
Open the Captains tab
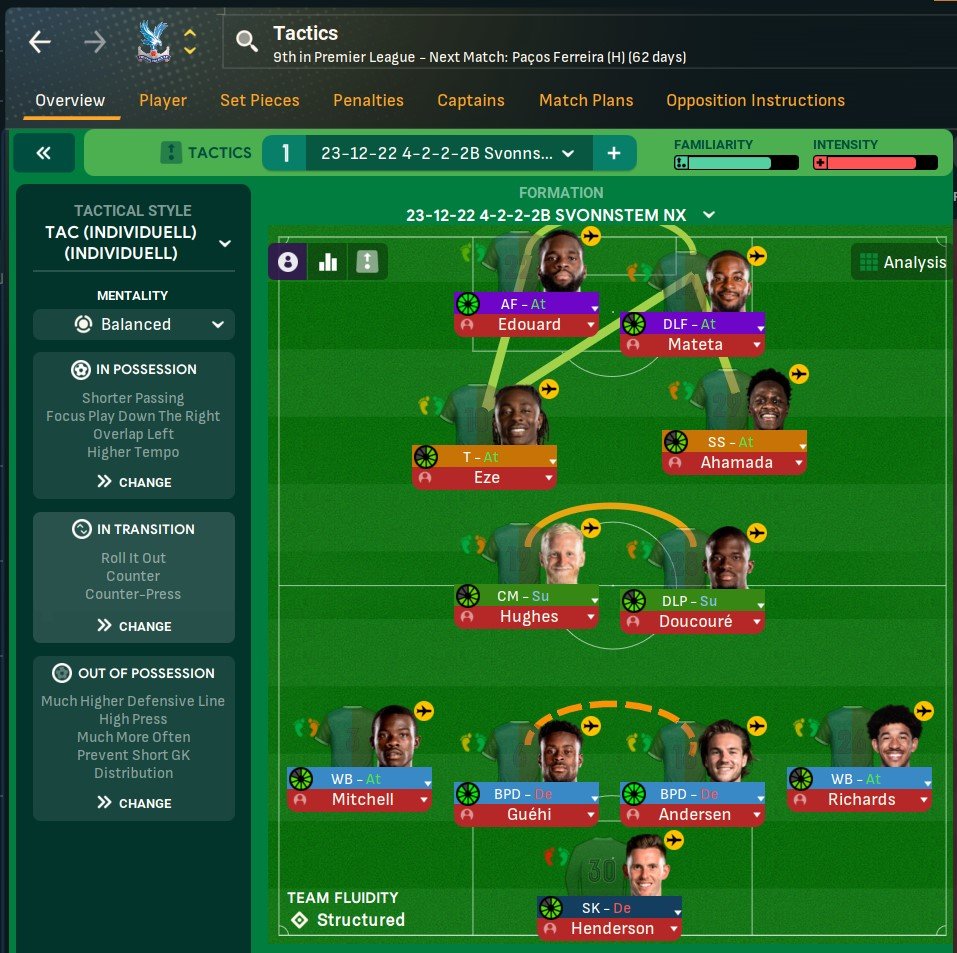tap(471, 100)
